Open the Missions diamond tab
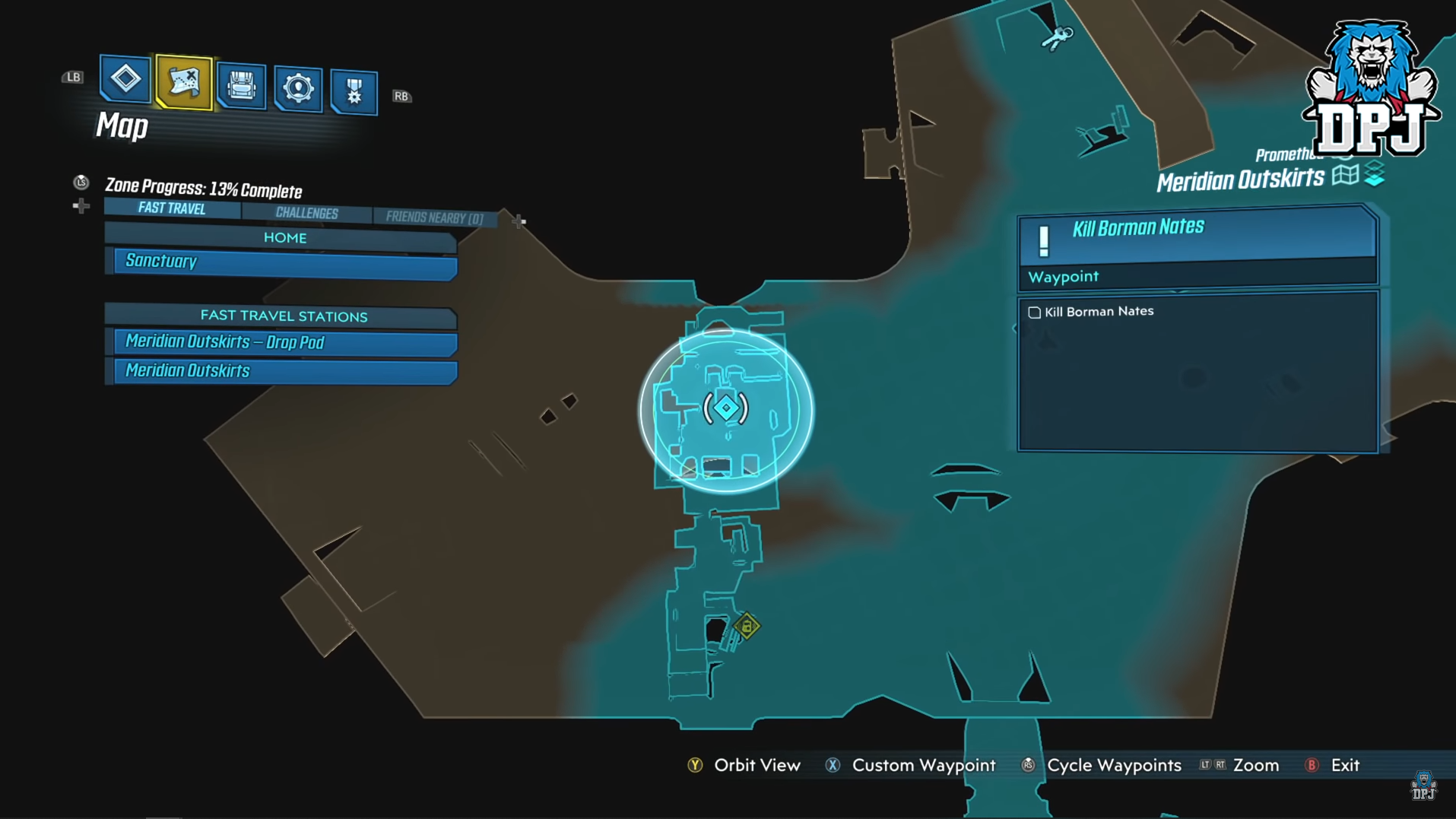 [x=125, y=78]
